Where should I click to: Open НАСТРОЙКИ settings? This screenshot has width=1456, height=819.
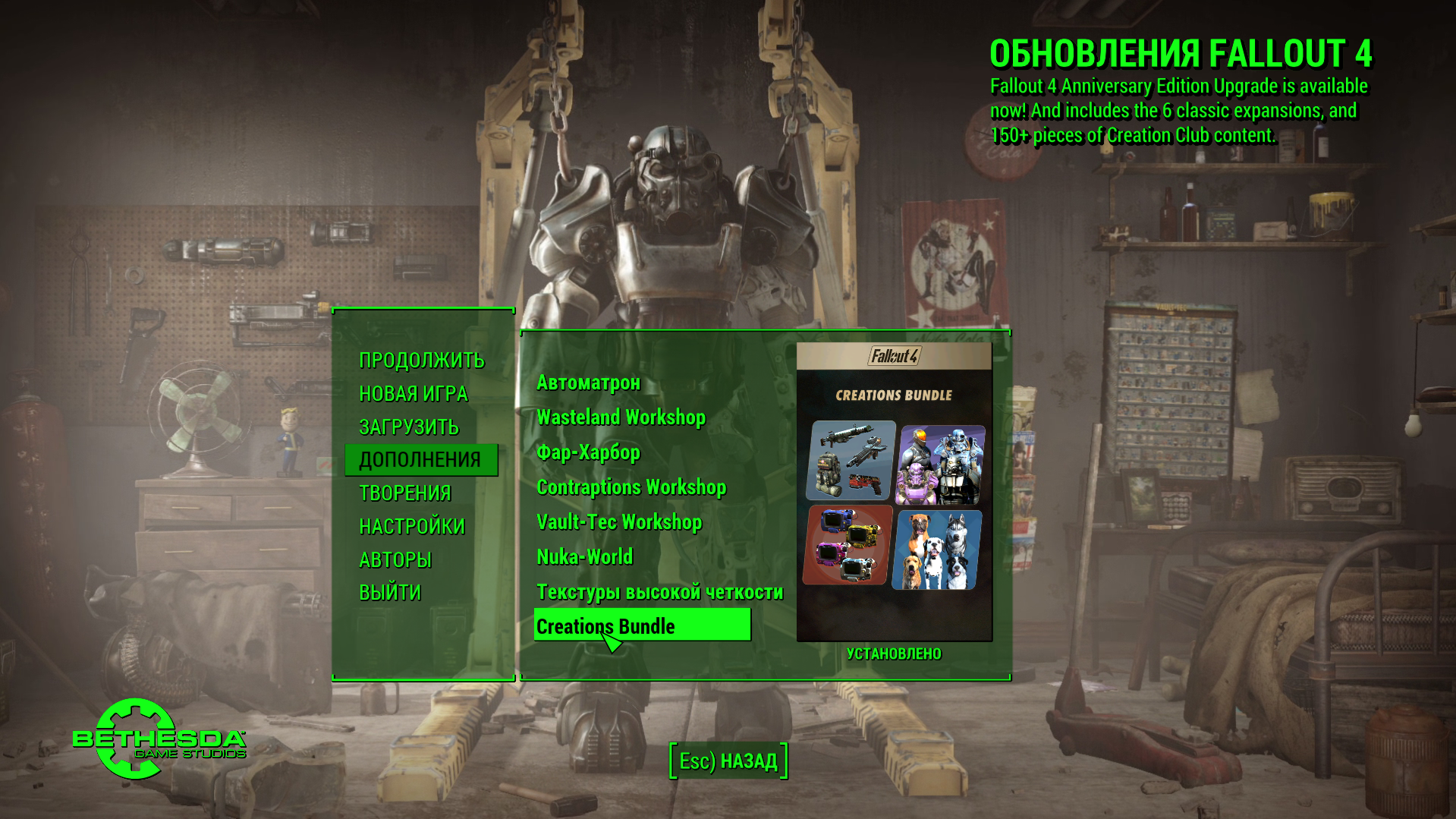[411, 527]
